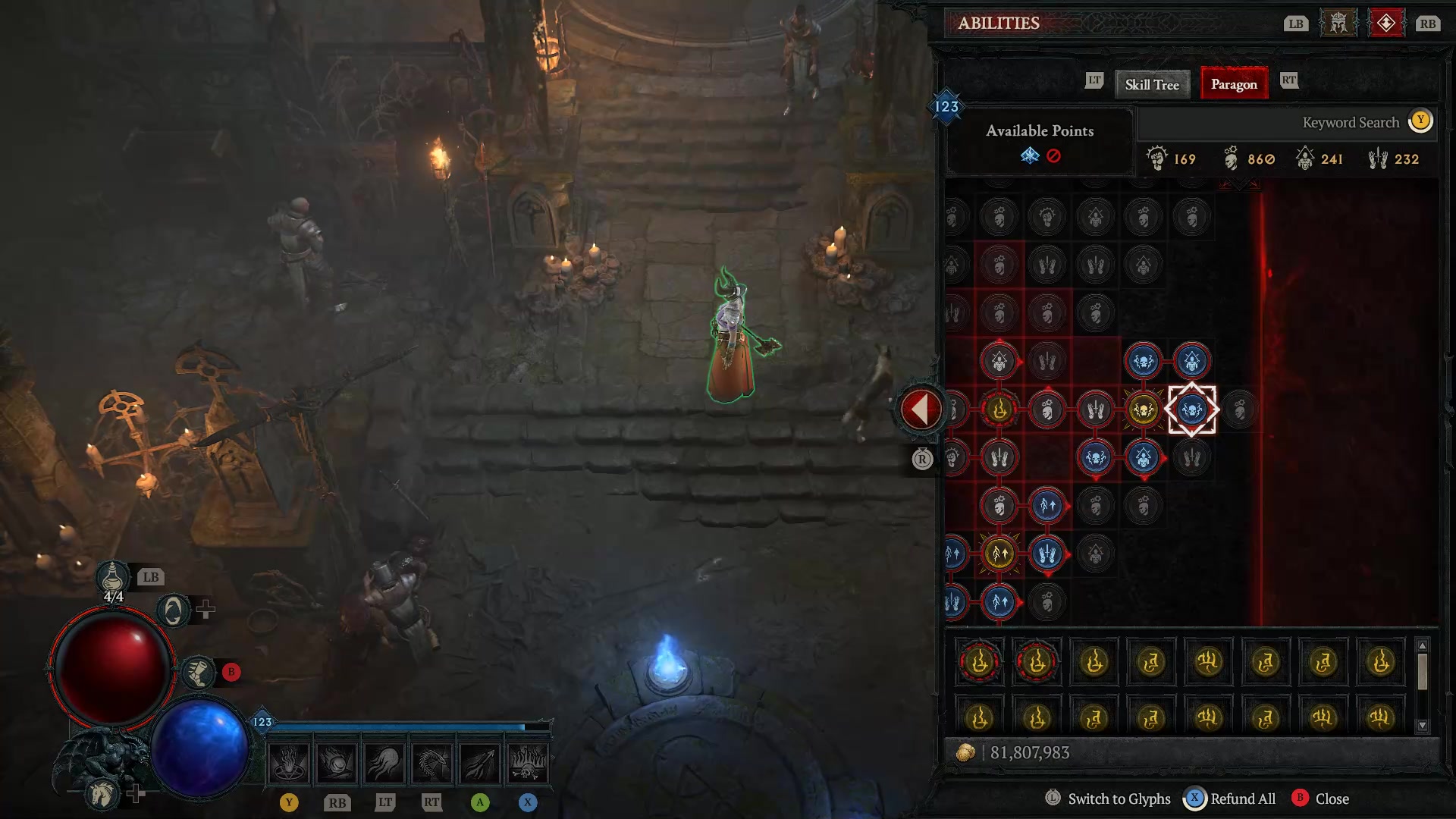
Task: Click the left arrow to view the adjacent paragon board
Action: 920,408
